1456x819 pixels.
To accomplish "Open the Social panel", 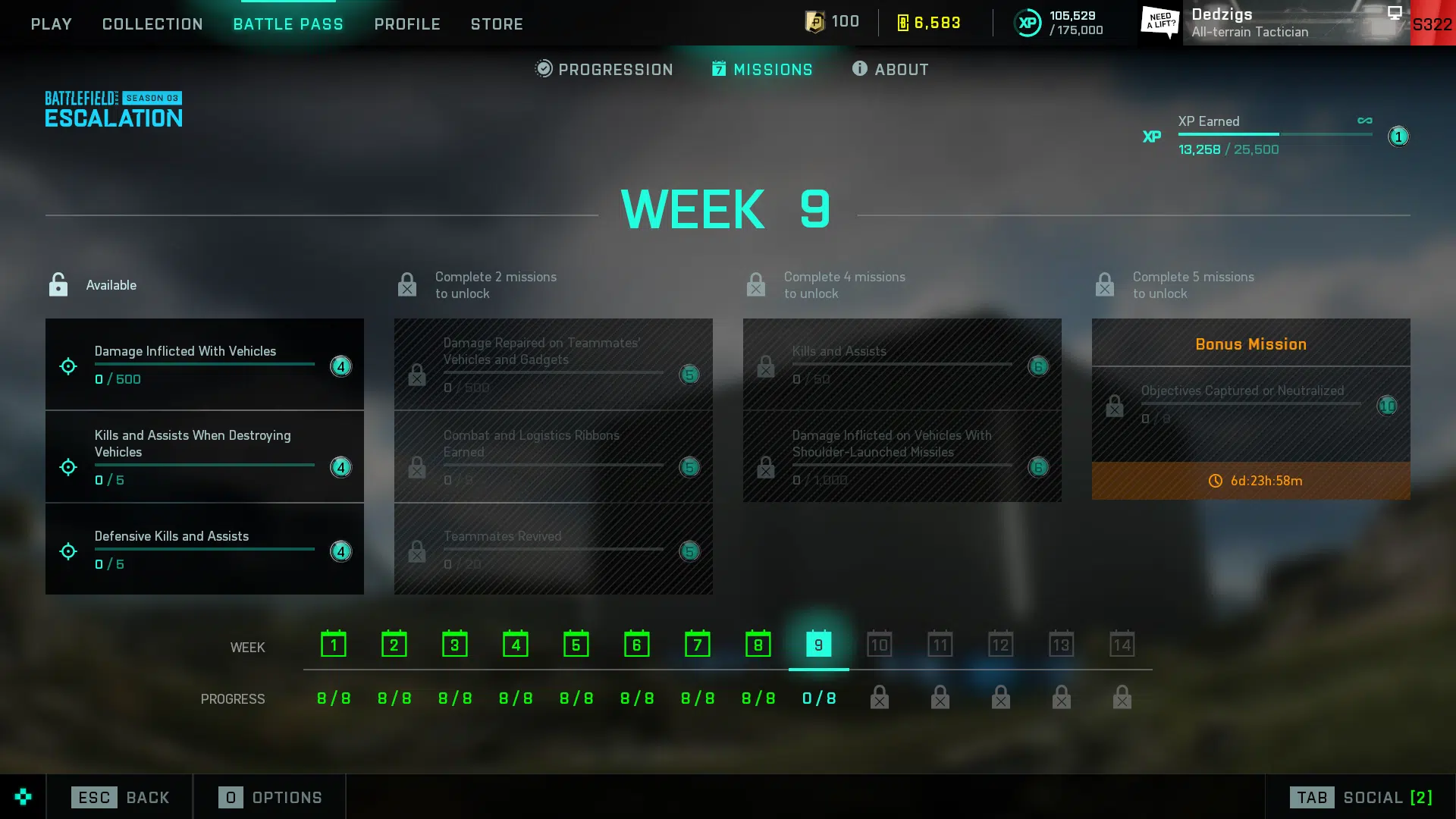I will click(x=1361, y=797).
